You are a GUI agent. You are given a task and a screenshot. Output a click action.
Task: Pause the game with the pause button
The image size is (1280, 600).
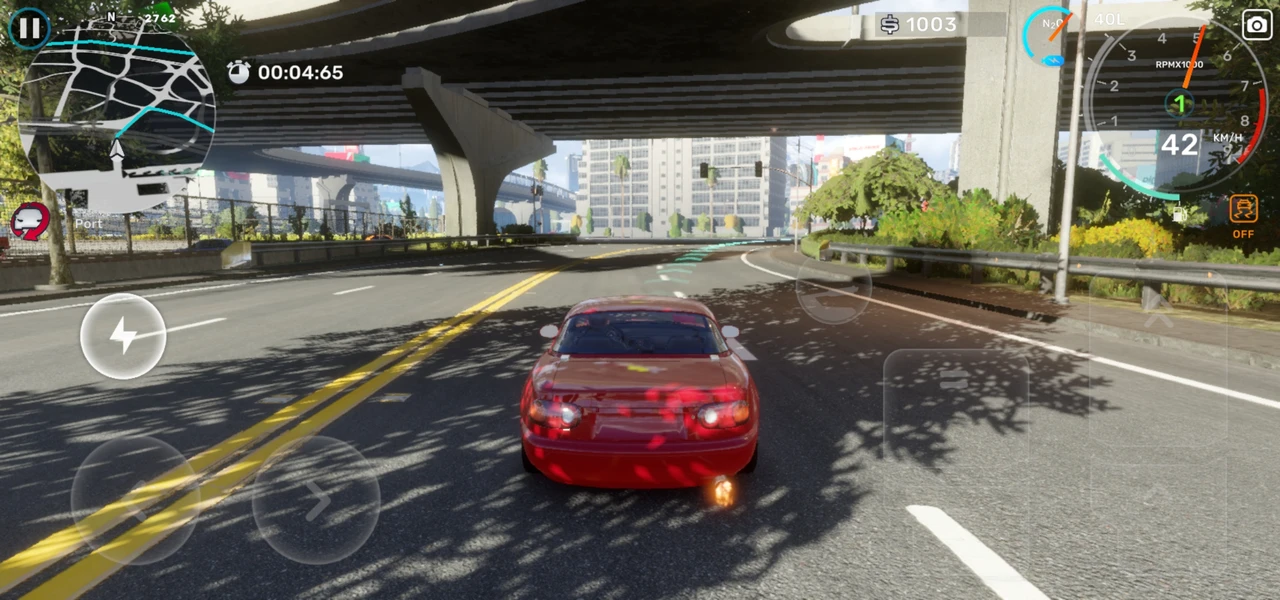29,28
